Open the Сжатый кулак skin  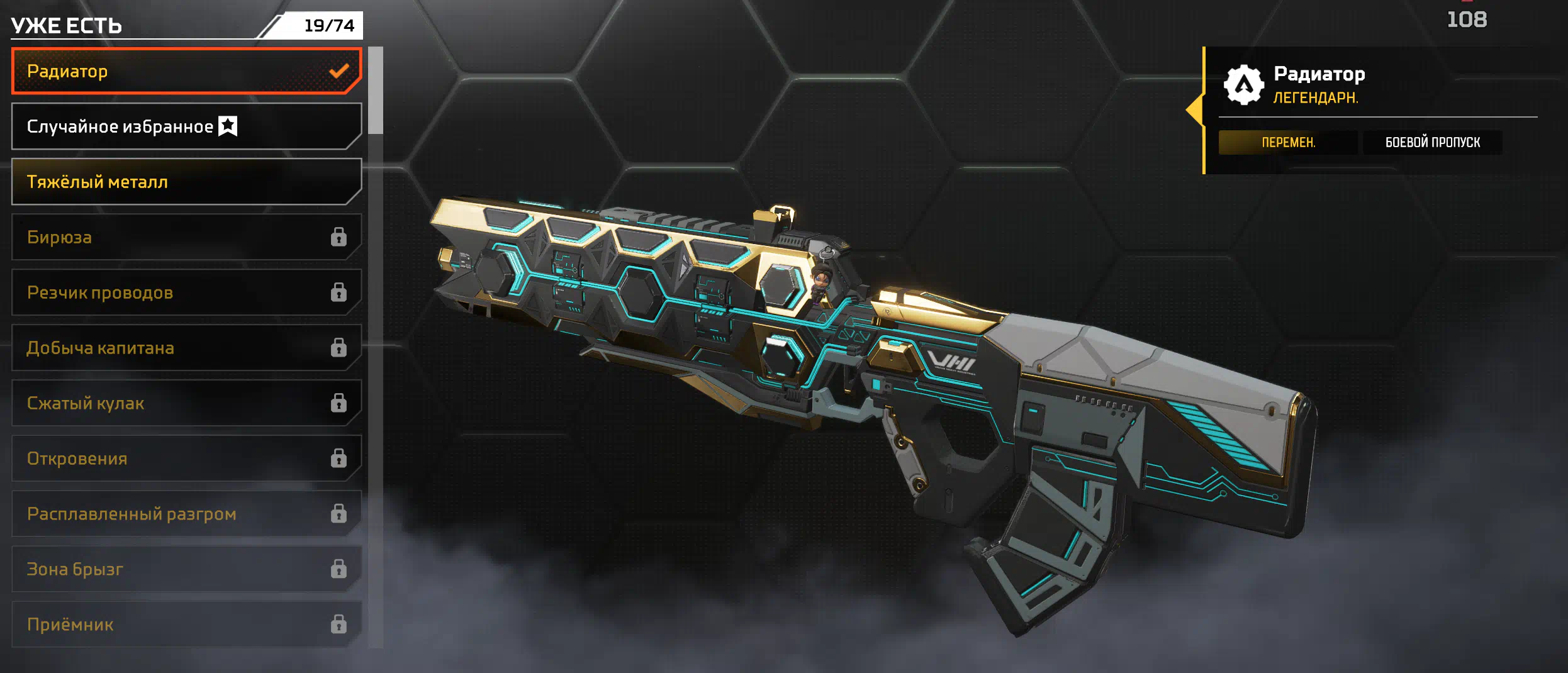point(186,403)
